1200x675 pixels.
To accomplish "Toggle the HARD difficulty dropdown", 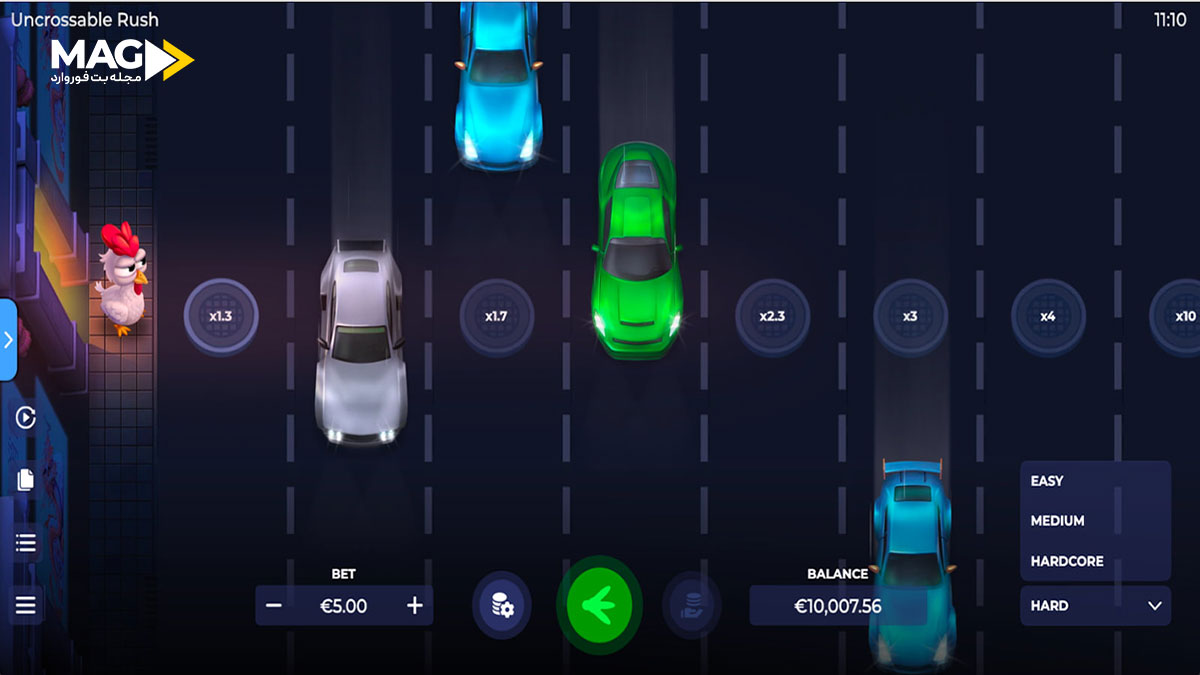I will [x=1095, y=606].
